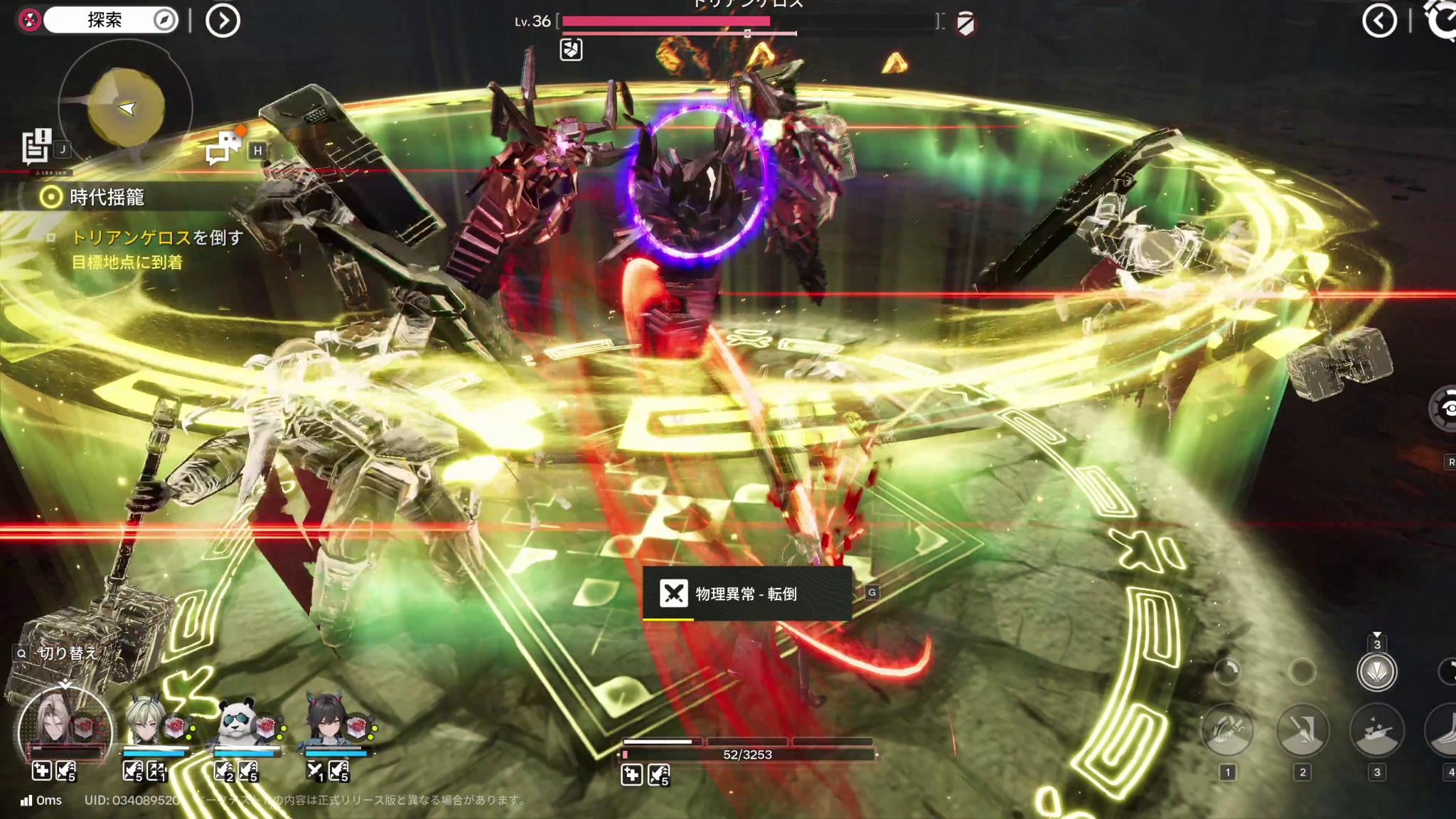Tap the eye icon on the right edge
The image size is (1456, 819).
coord(1445,409)
